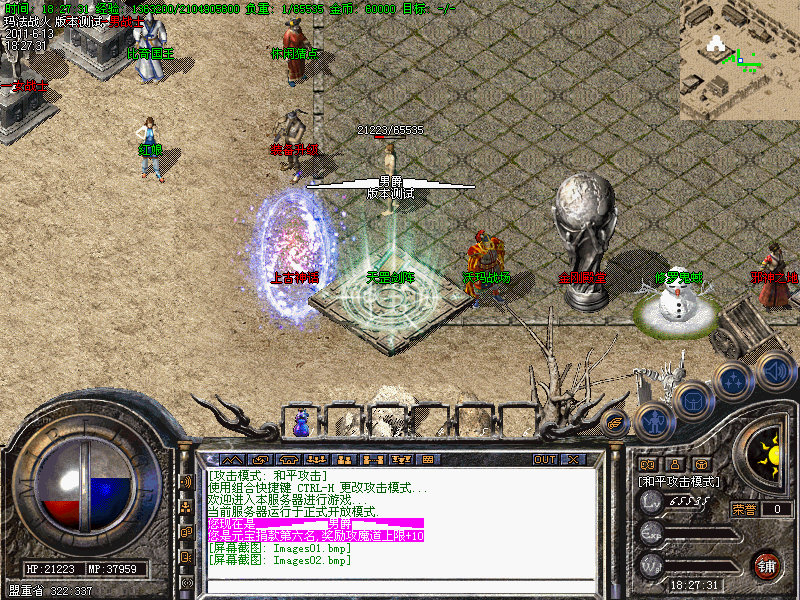This screenshot has height=600, width=800.
Task: Use the blue potion in the belt slot
Action: click(301, 423)
